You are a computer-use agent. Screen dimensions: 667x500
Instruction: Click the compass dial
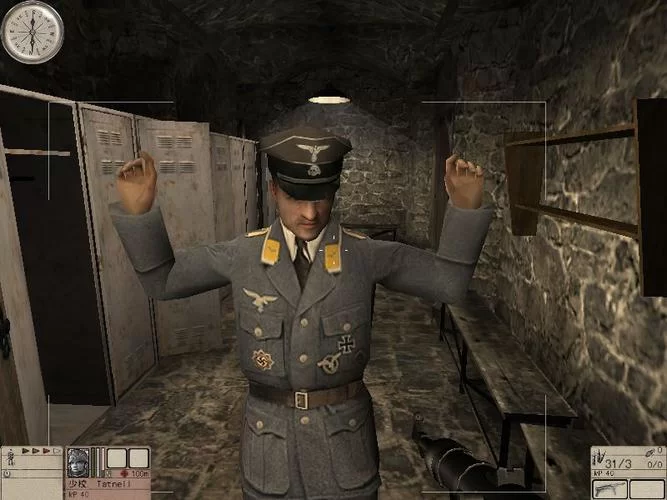click(x=32, y=31)
